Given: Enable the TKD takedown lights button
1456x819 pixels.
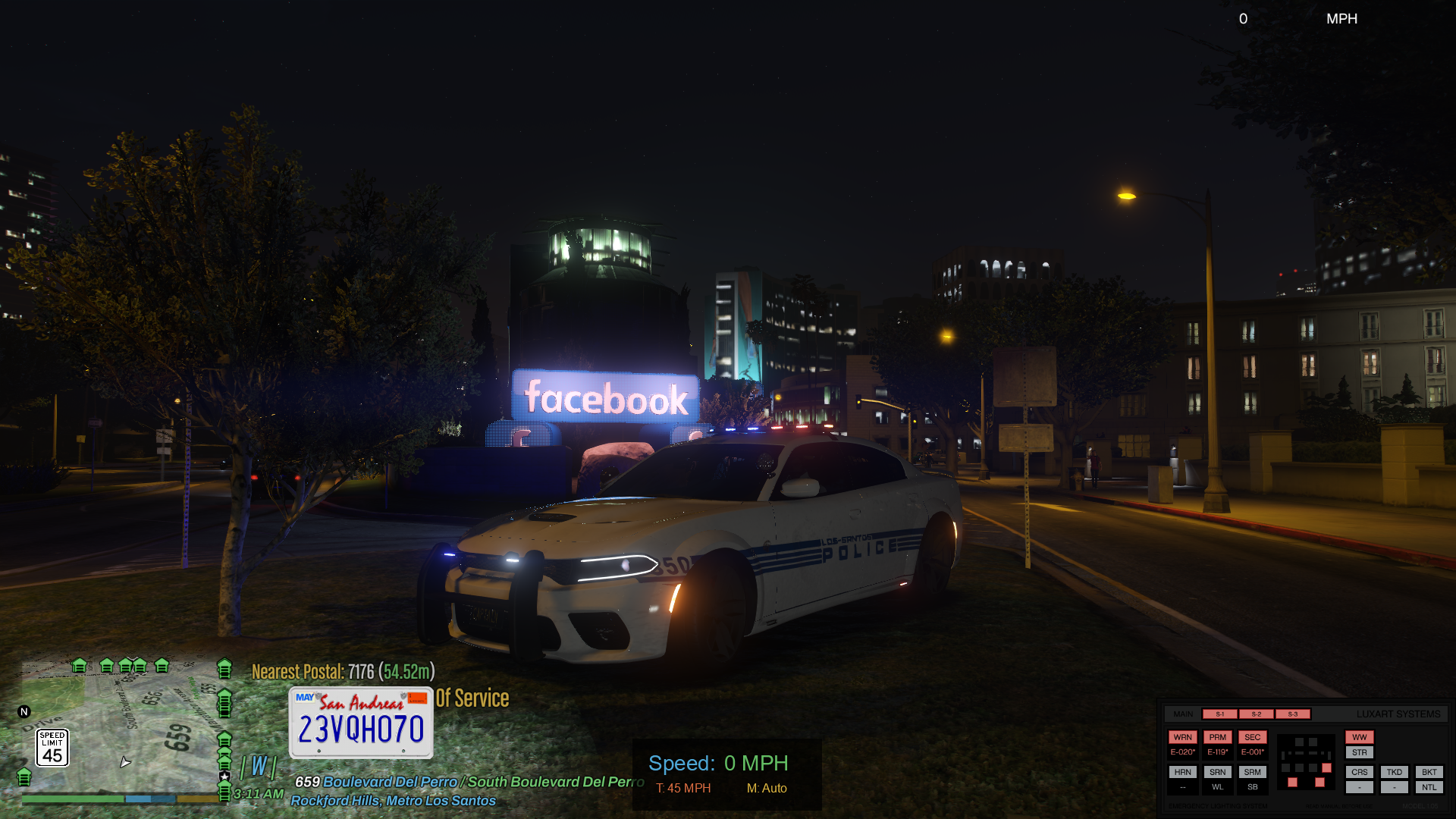Looking at the screenshot, I should click(x=1394, y=772).
